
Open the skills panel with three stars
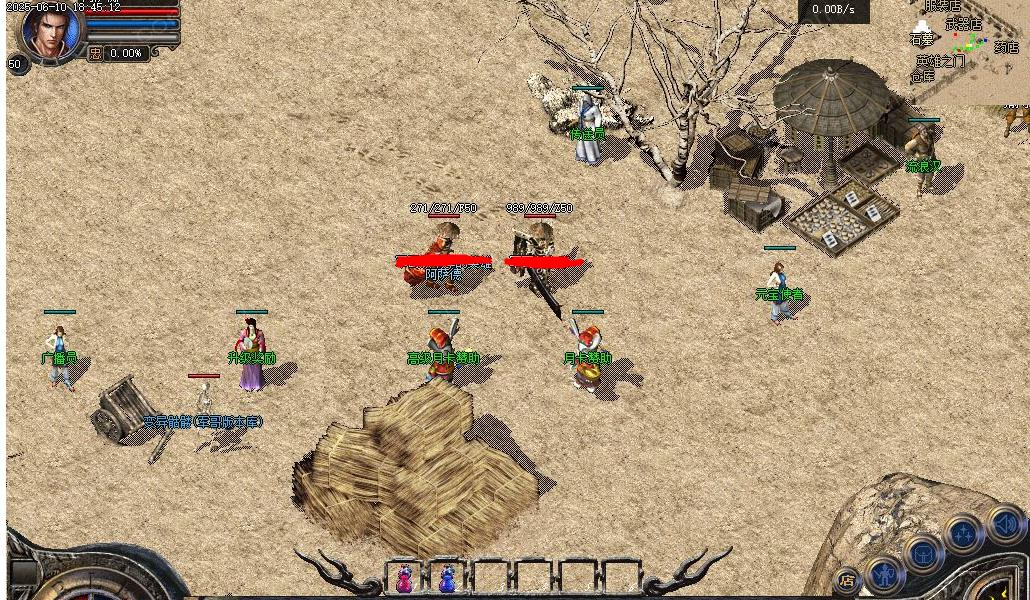pyautogui.click(x=964, y=535)
